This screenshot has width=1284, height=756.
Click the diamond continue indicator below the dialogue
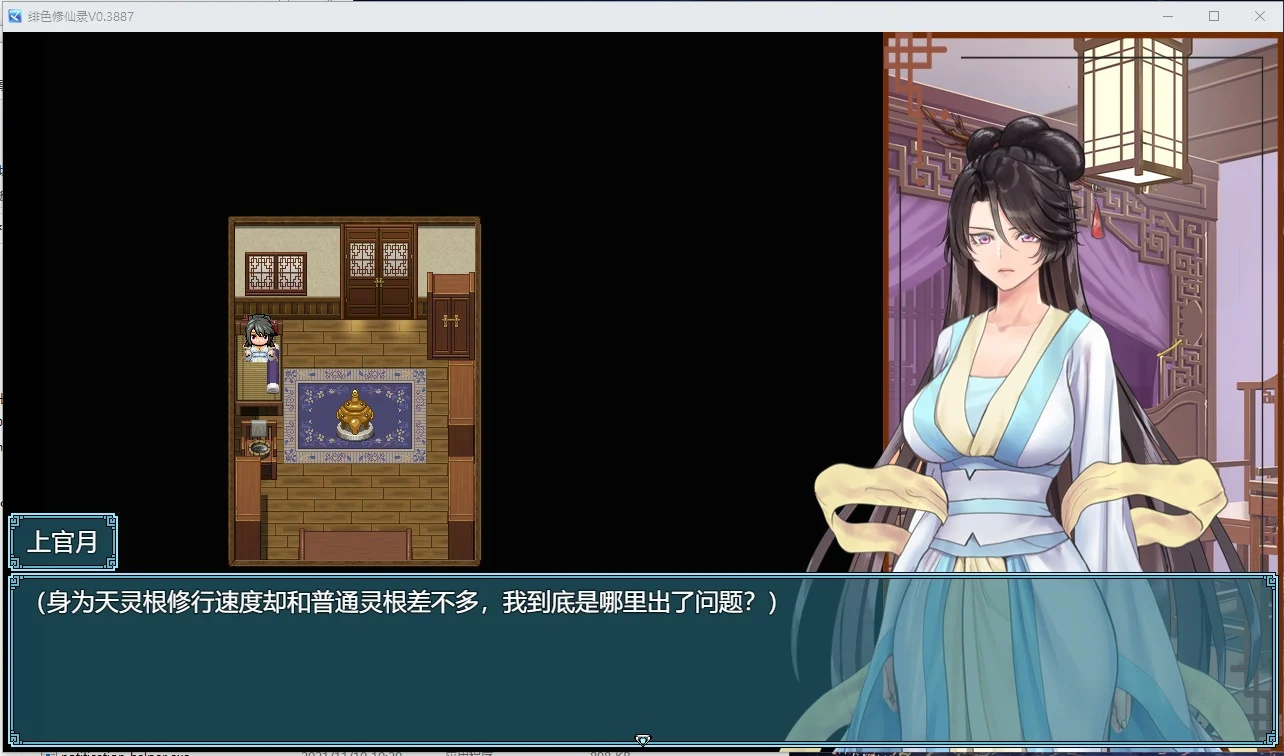[643, 740]
